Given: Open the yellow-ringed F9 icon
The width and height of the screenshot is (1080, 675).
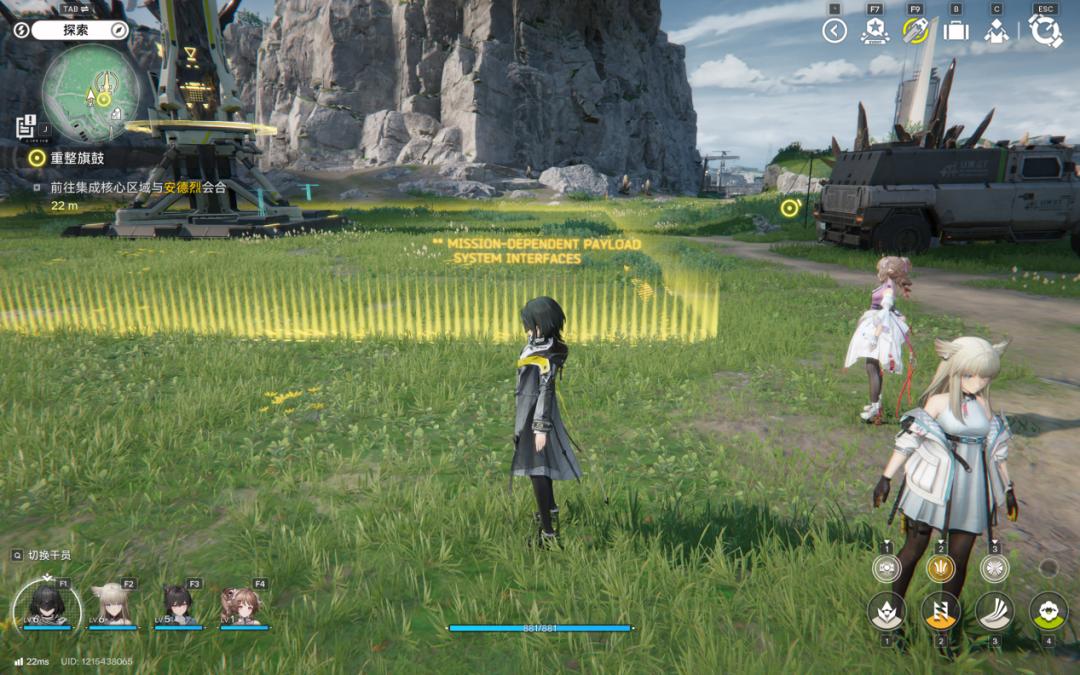Looking at the screenshot, I should pos(915,31).
